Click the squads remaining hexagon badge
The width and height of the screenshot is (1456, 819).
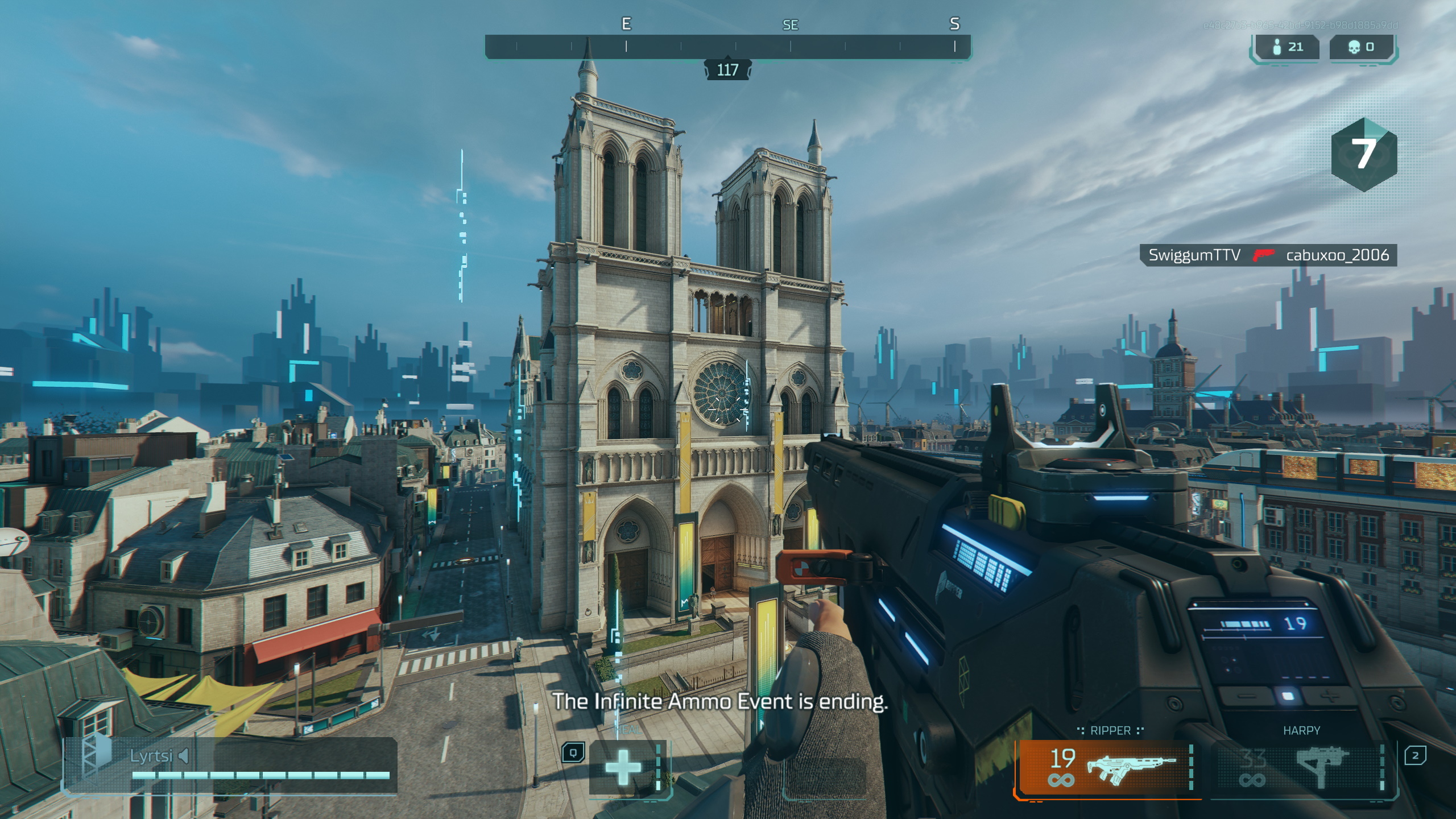pos(1363,154)
